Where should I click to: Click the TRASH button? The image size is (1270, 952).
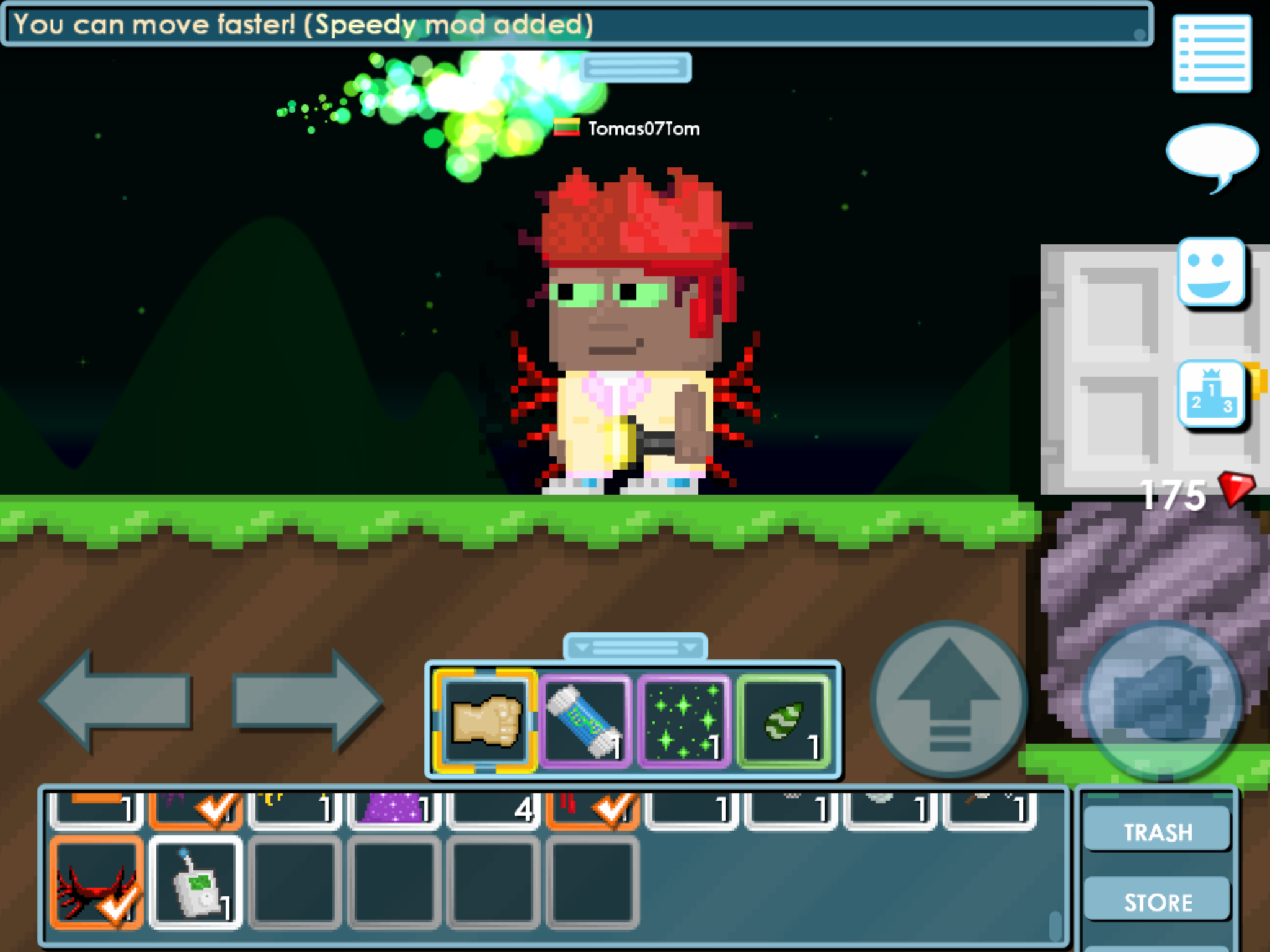tap(1158, 832)
